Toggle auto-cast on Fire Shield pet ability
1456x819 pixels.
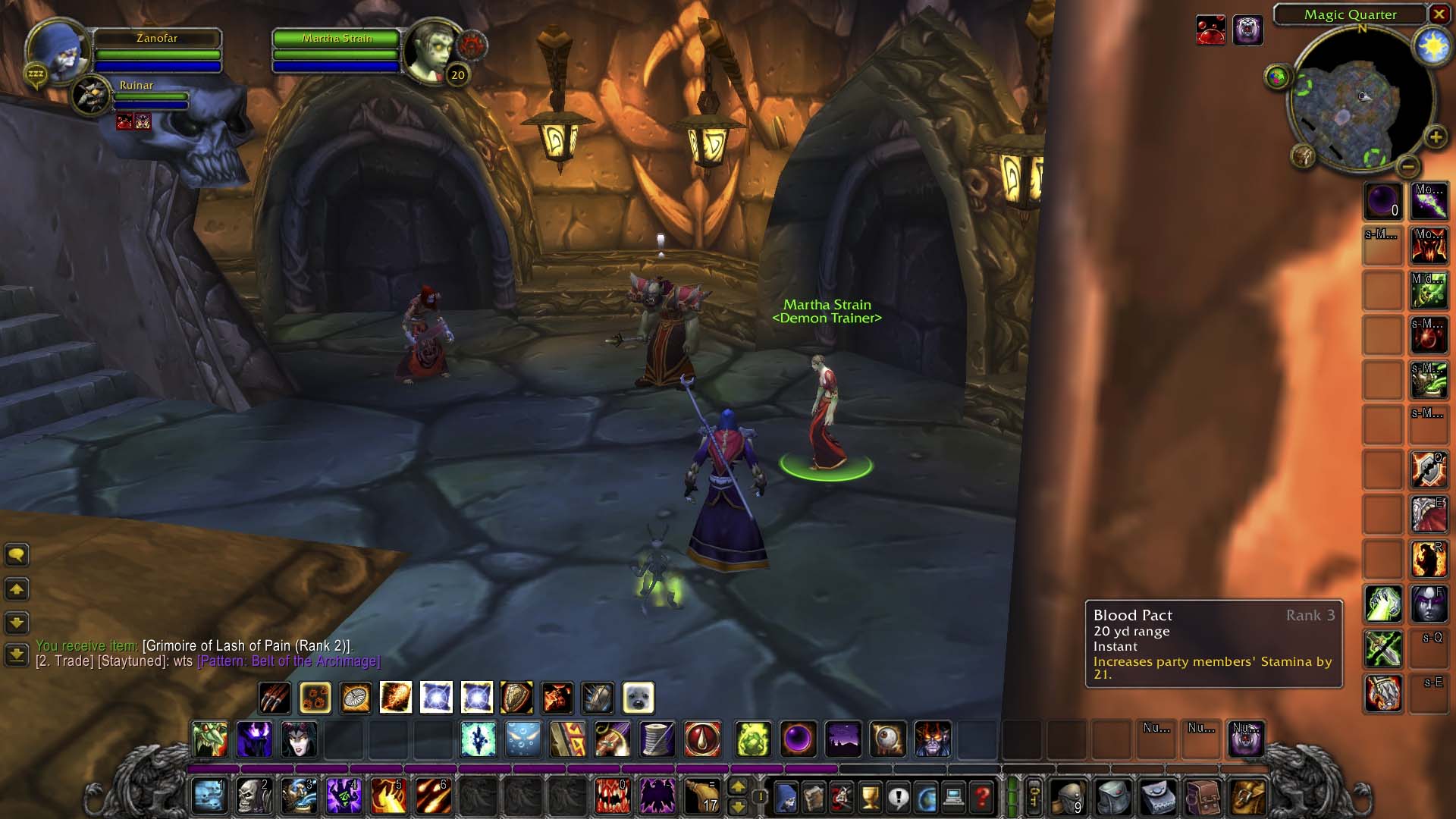click(x=558, y=697)
